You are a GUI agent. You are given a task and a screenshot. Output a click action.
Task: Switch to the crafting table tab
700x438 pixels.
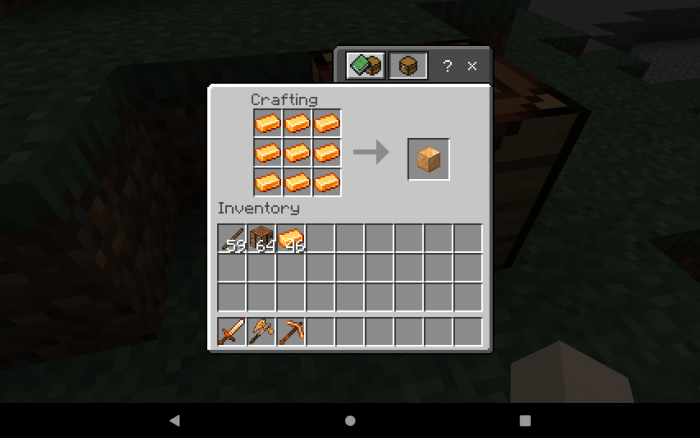click(x=408, y=66)
